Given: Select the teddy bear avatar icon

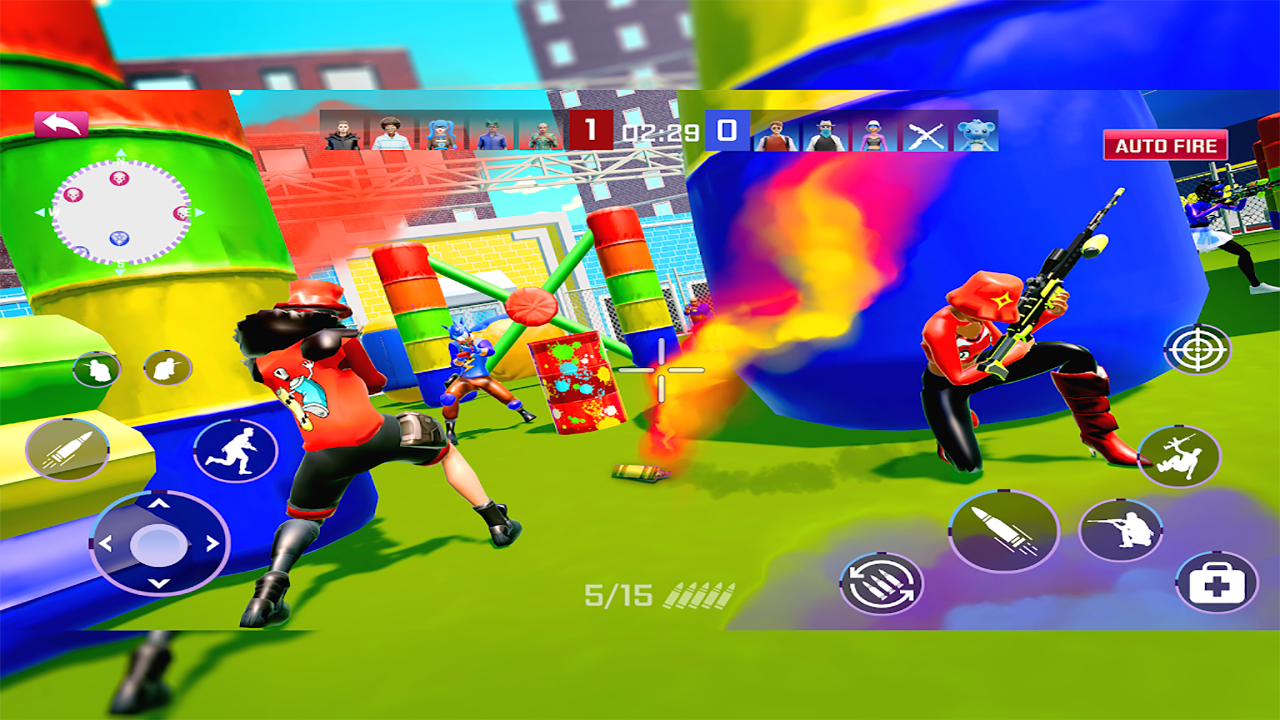Looking at the screenshot, I should tap(977, 135).
